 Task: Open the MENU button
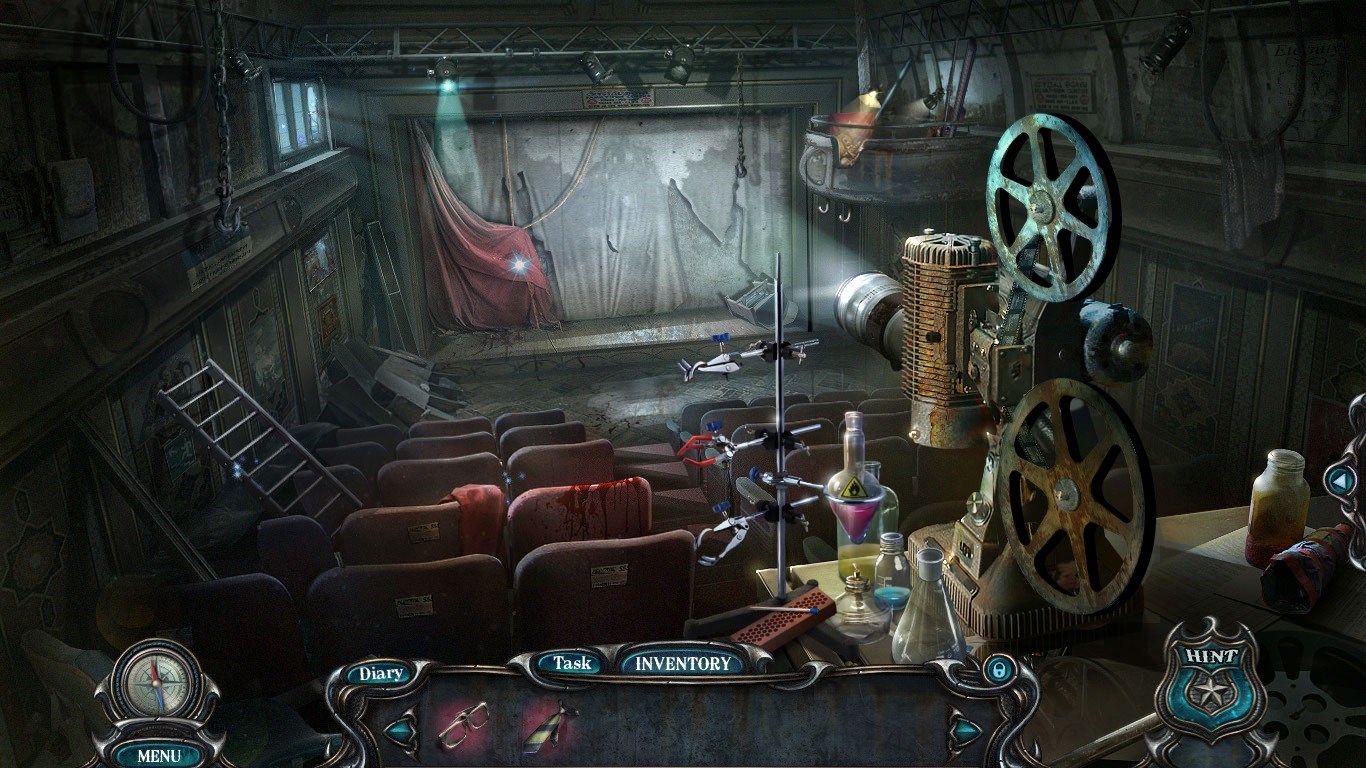click(159, 755)
